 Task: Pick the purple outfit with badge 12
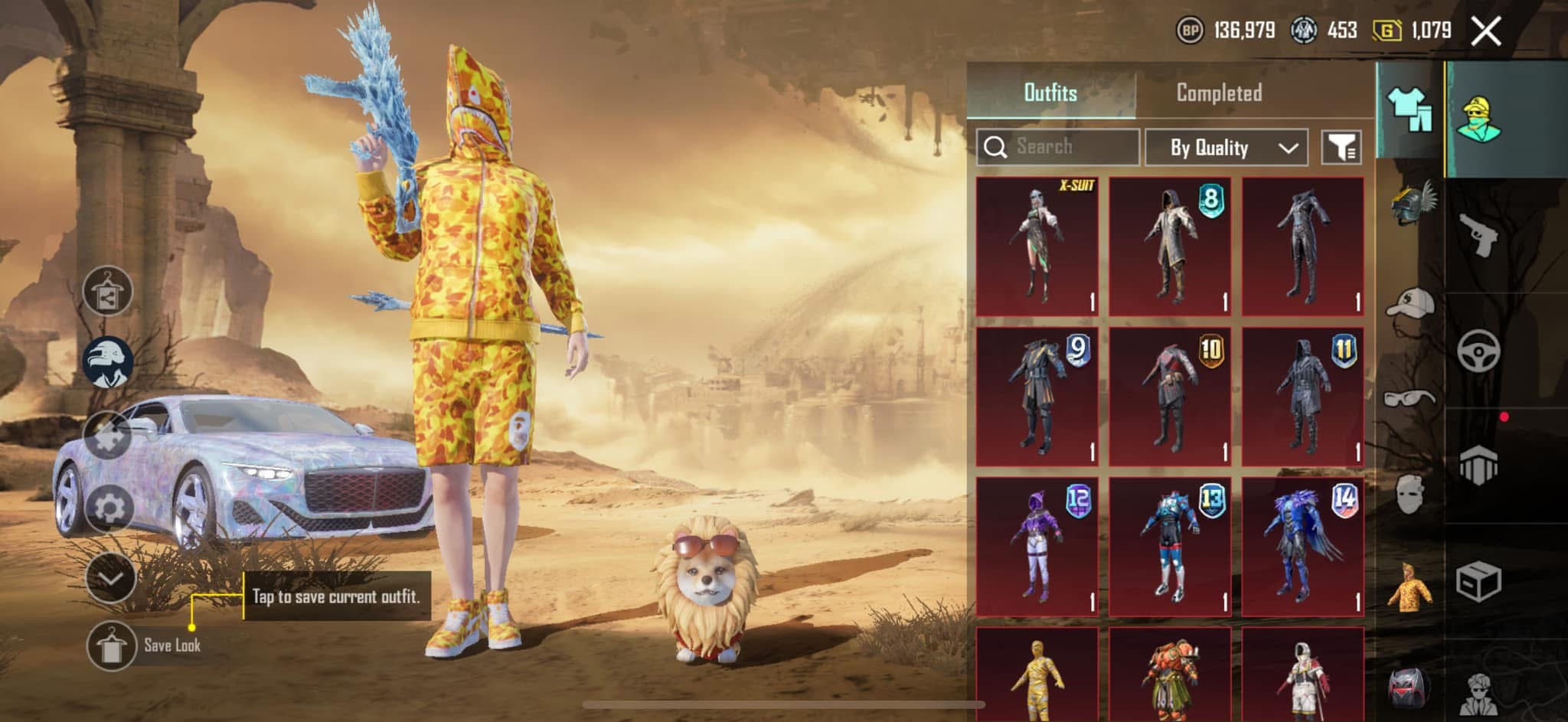(x=1037, y=547)
